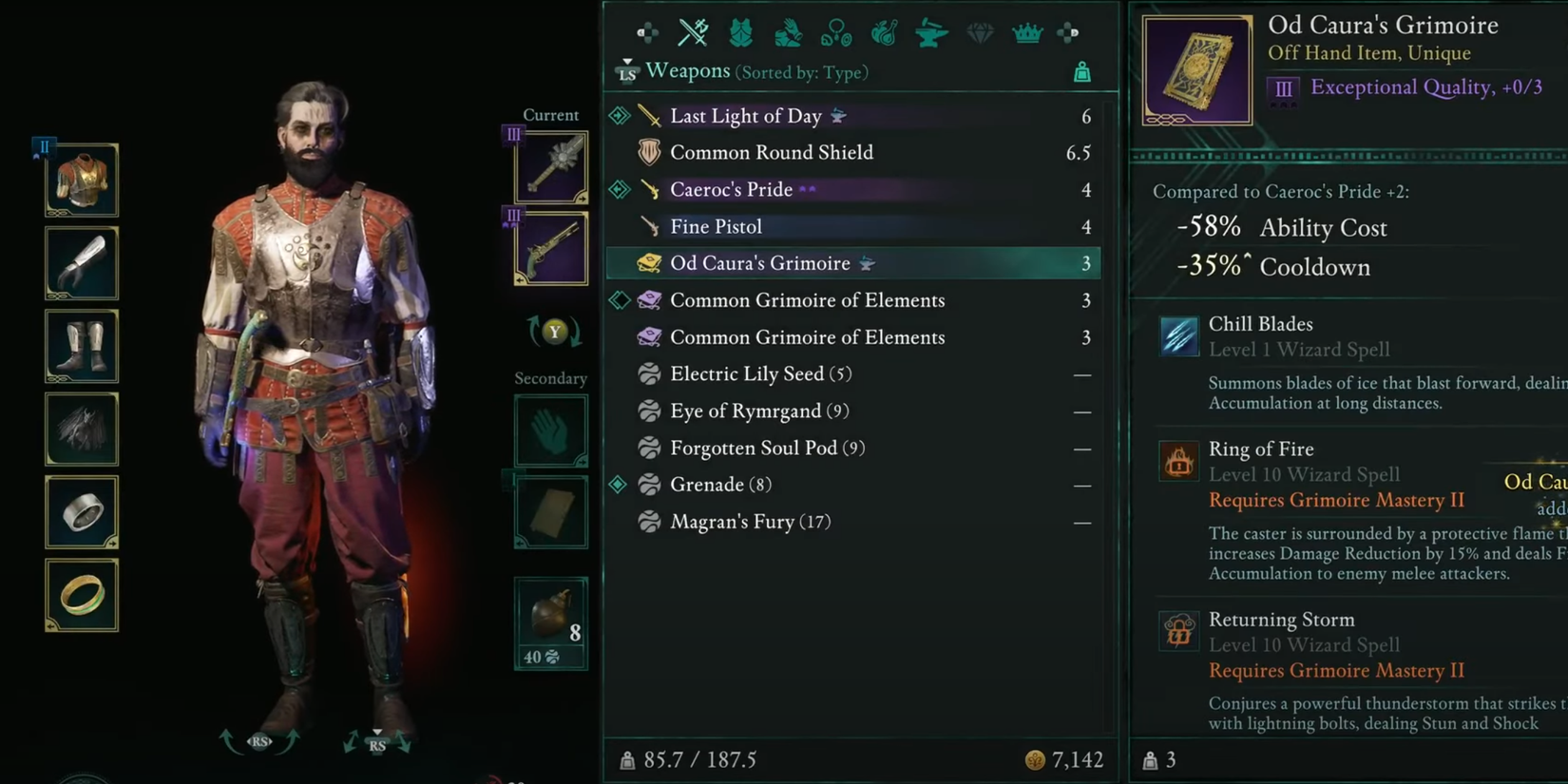Open the diamond gems category icon
The image size is (1568, 784).
[980, 31]
